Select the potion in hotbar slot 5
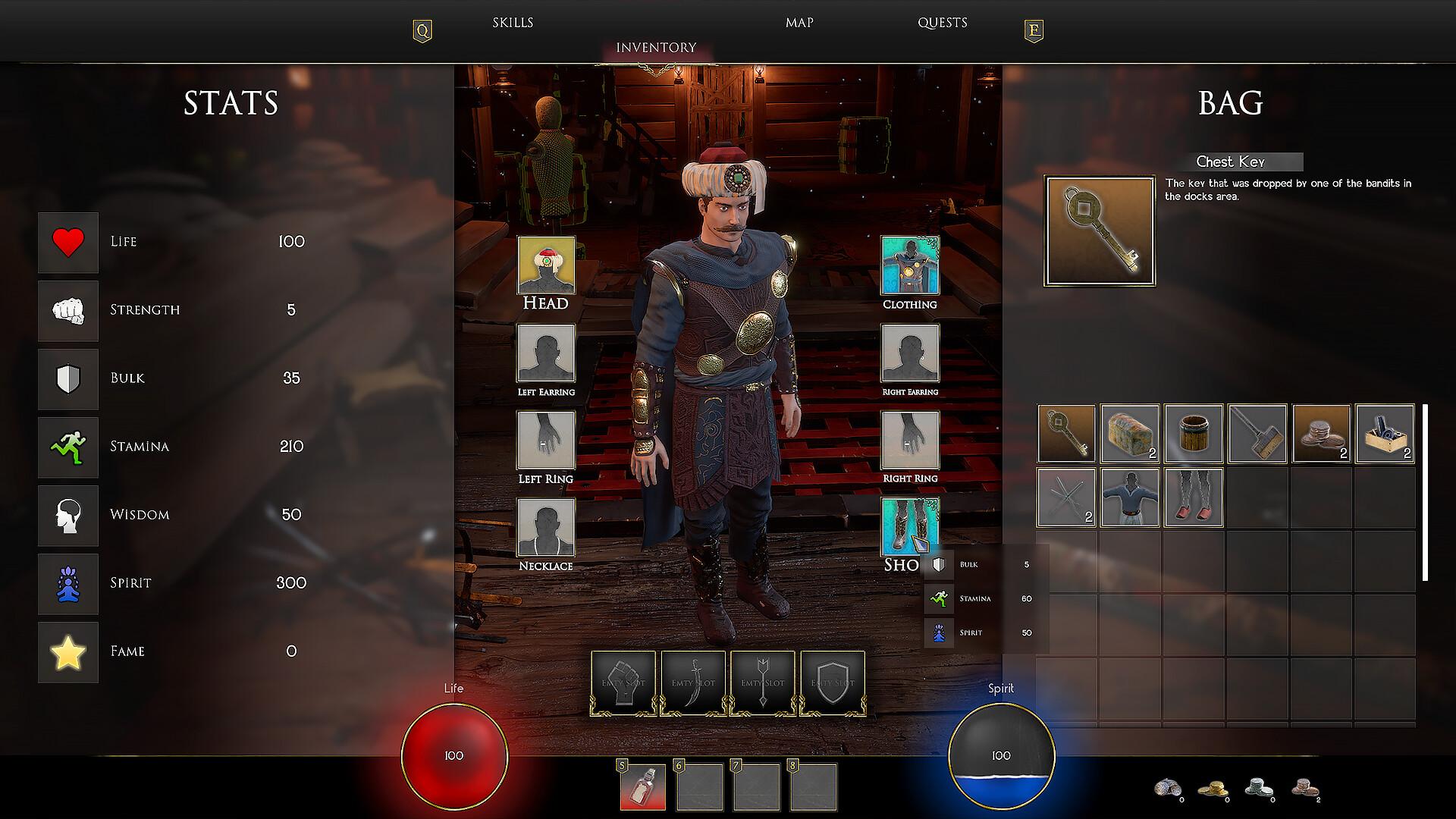The image size is (1456, 819). pyautogui.click(x=642, y=786)
